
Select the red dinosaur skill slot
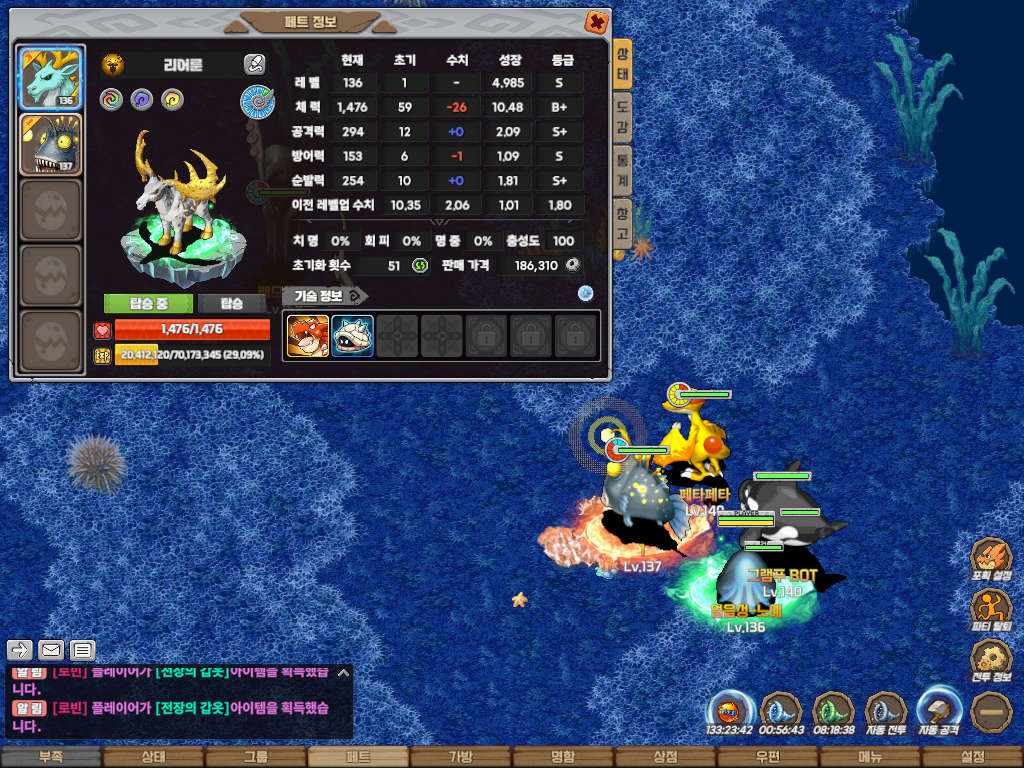coord(308,336)
